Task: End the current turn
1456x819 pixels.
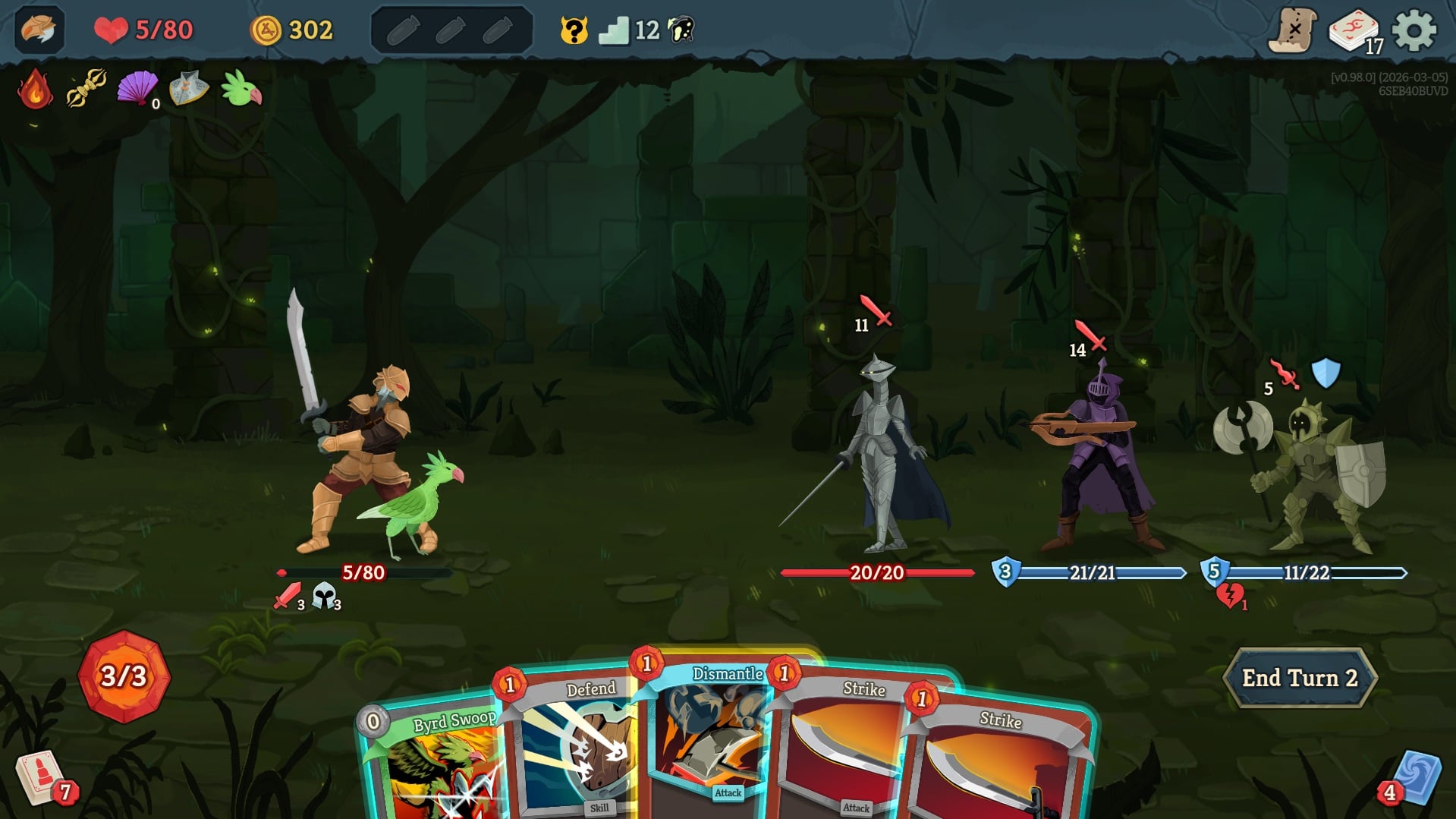Action: (1299, 678)
